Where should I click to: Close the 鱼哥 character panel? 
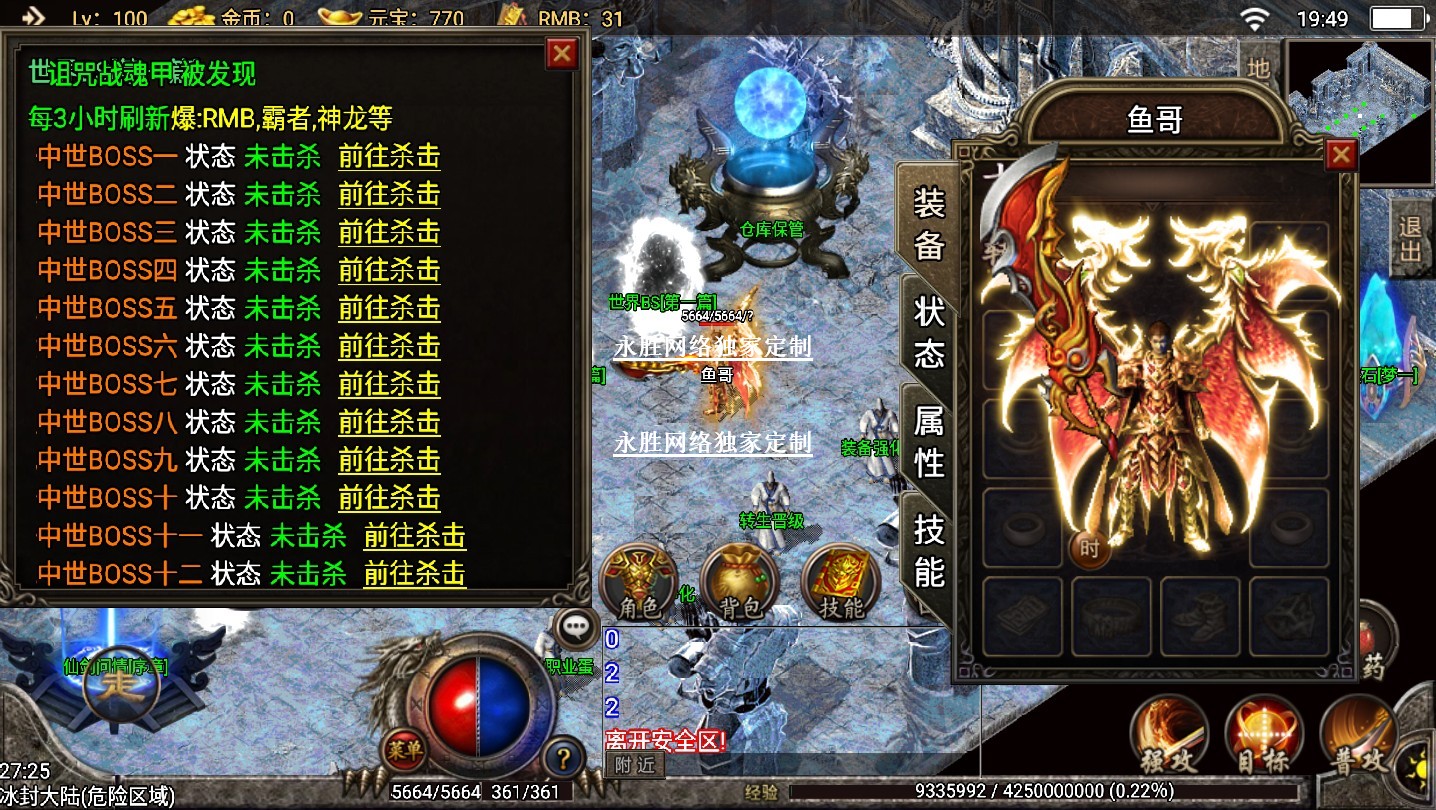coord(1340,155)
